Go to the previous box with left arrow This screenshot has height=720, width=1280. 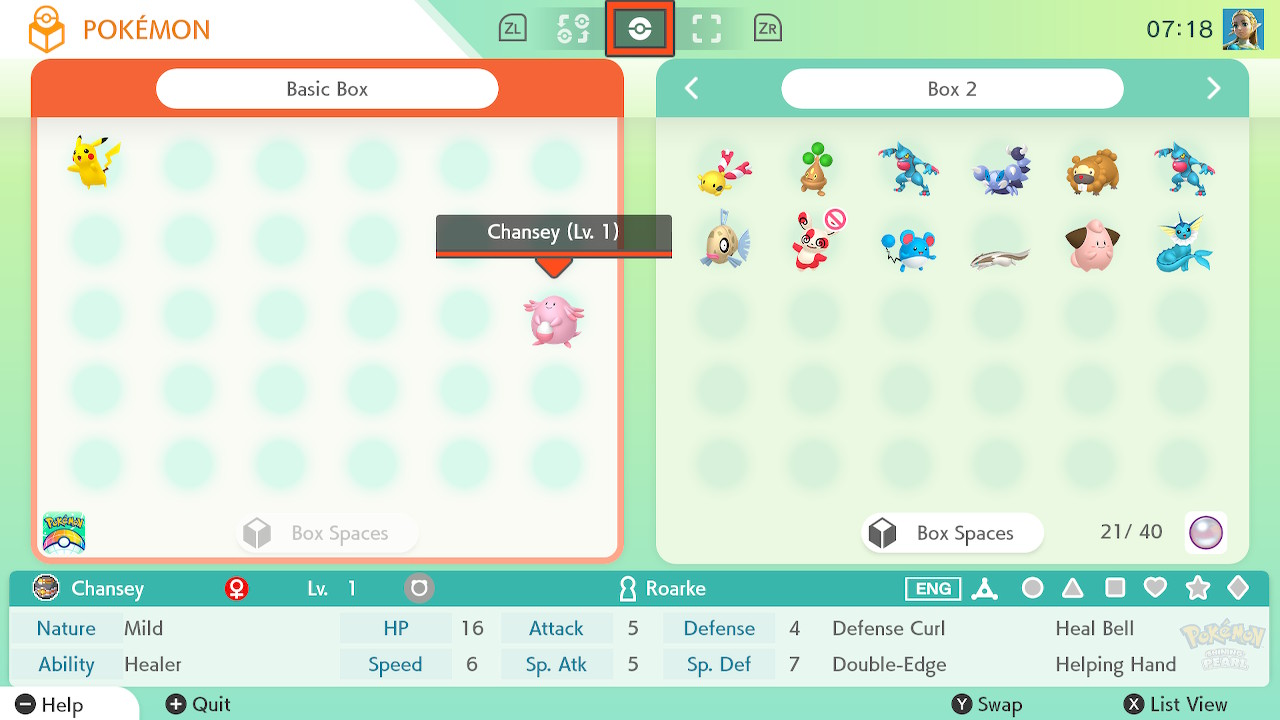coord(691,89)
